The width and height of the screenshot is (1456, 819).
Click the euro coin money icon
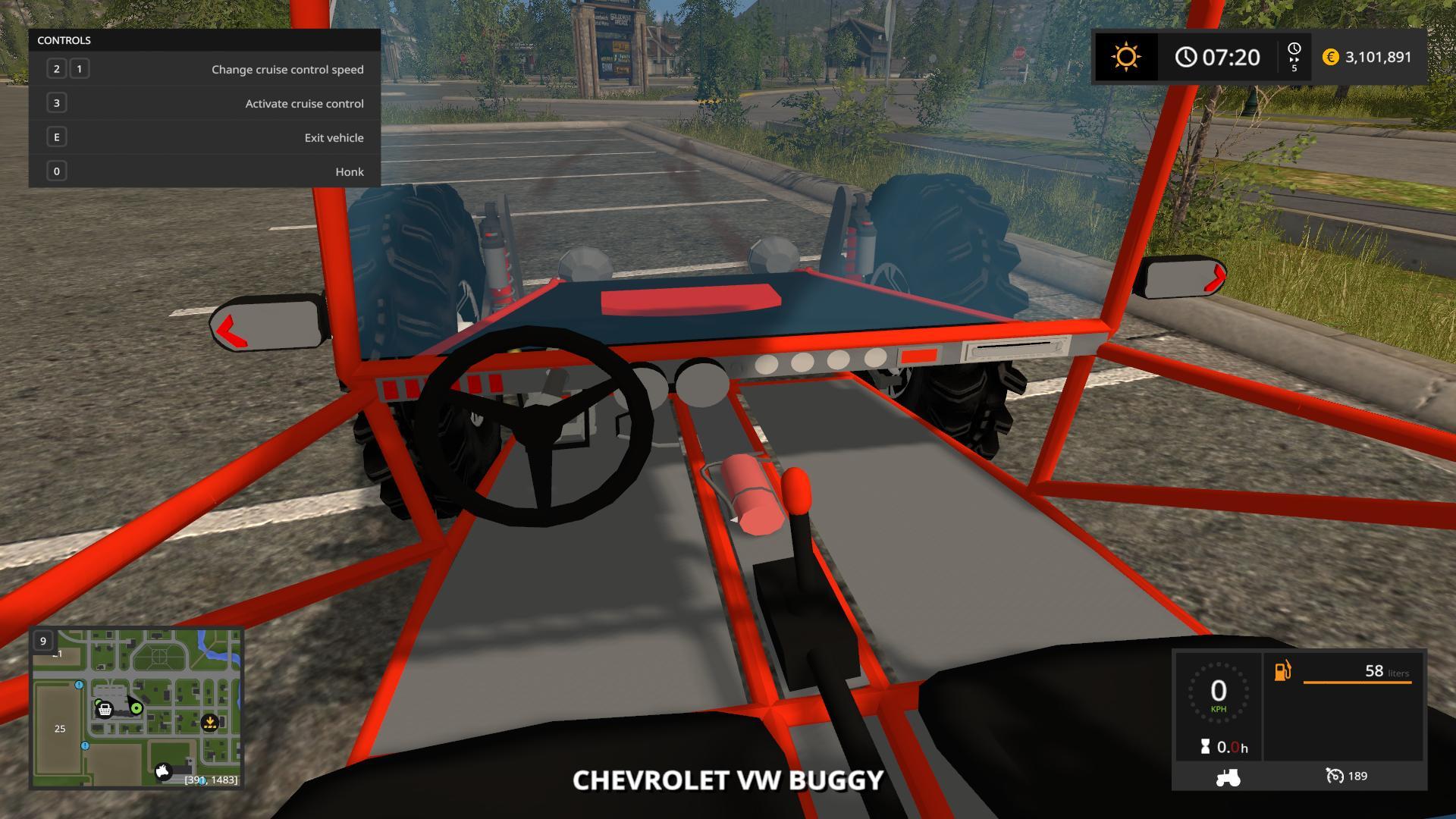click(1330, 57)
